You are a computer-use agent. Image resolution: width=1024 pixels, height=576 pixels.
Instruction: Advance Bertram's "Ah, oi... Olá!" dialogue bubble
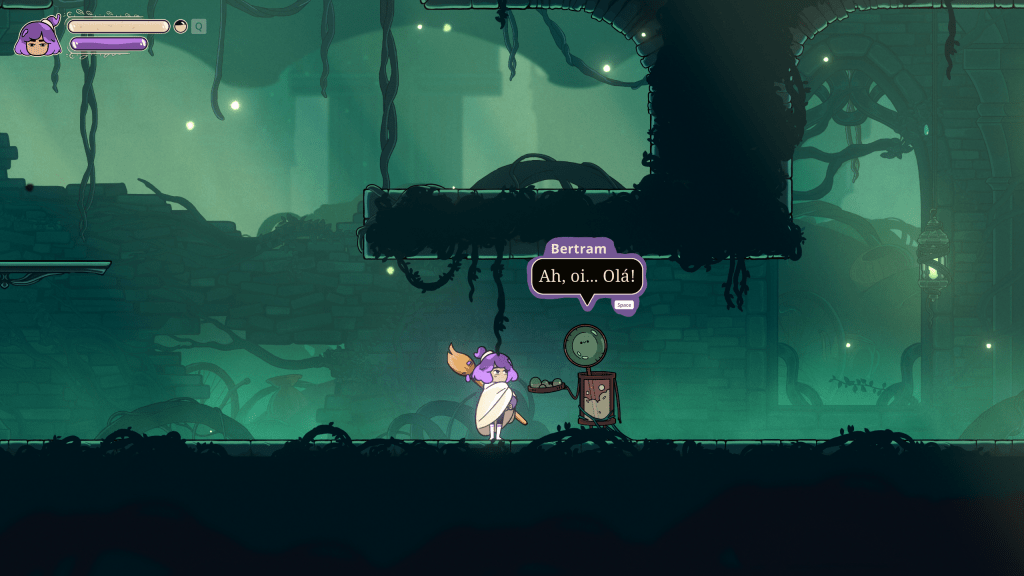tap(624, 304)
